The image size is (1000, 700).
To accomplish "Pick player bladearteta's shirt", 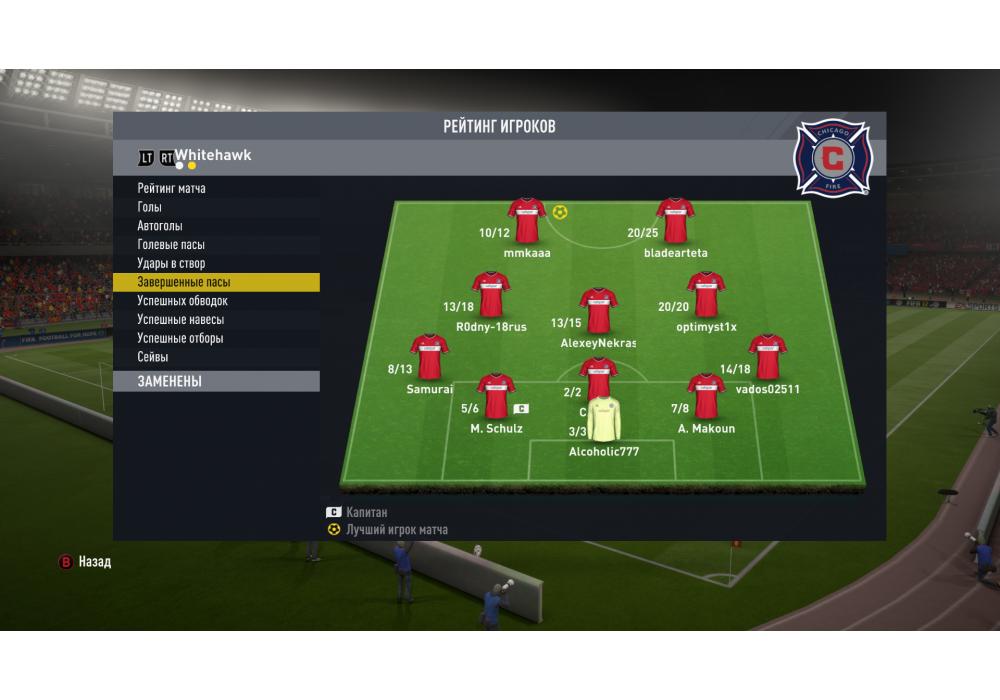I will pos(675,220).
